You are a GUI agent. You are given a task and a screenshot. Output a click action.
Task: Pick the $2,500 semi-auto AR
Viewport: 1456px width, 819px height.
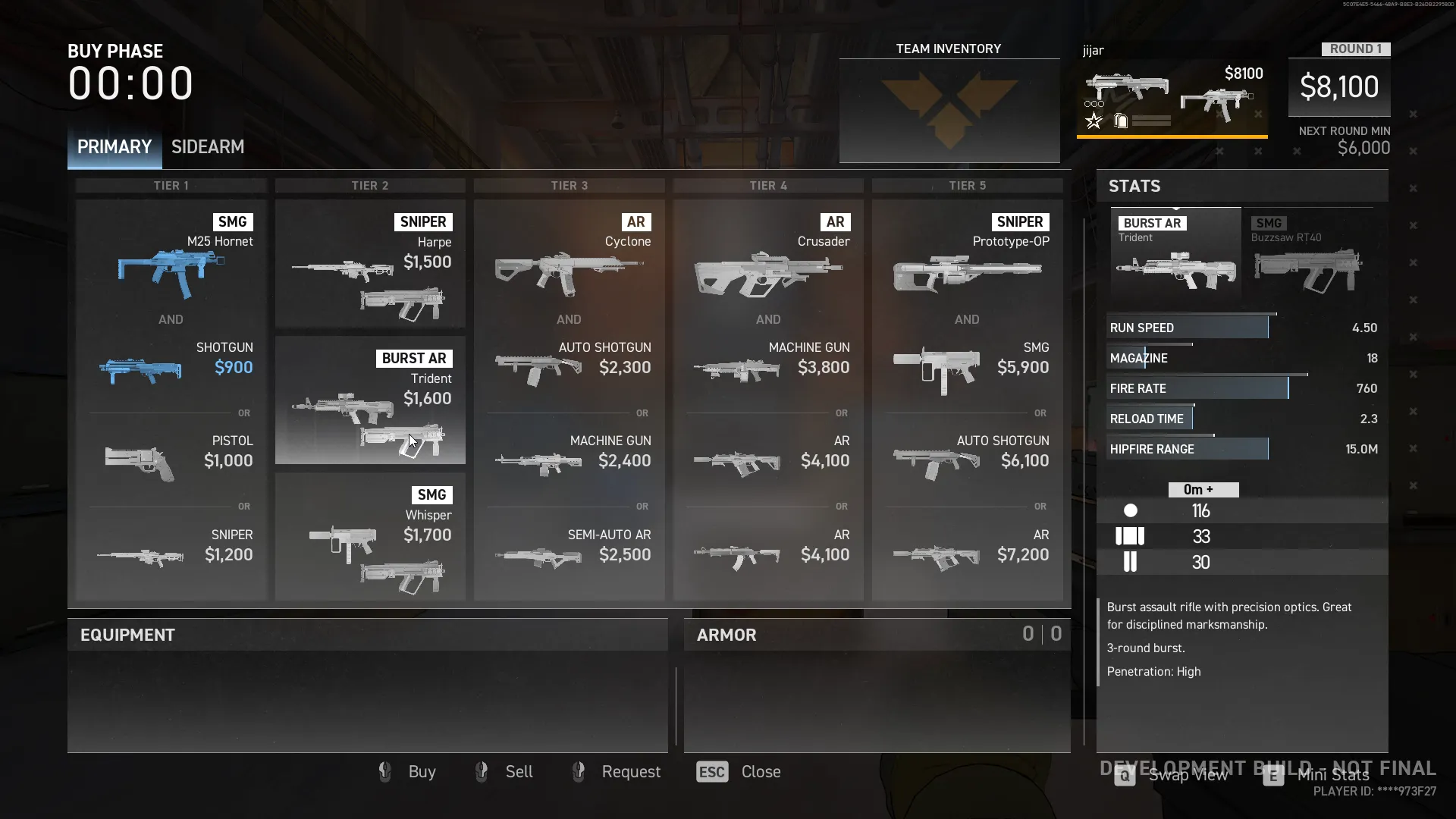pos(569,554)
